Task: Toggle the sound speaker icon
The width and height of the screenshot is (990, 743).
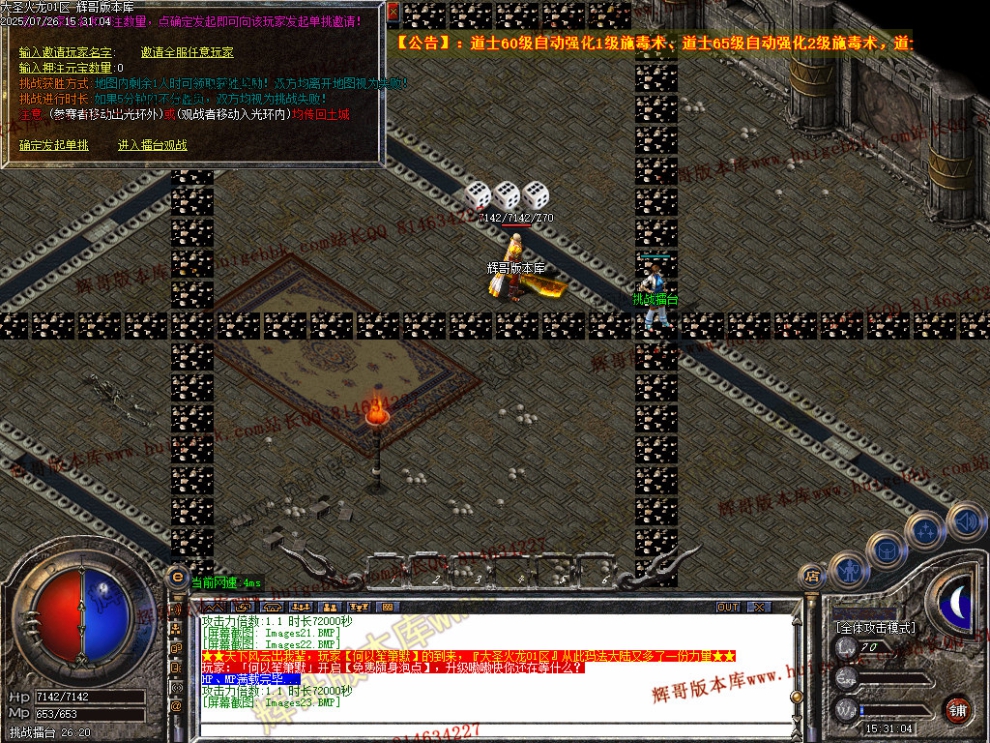Action: click(x=965, y=520)
